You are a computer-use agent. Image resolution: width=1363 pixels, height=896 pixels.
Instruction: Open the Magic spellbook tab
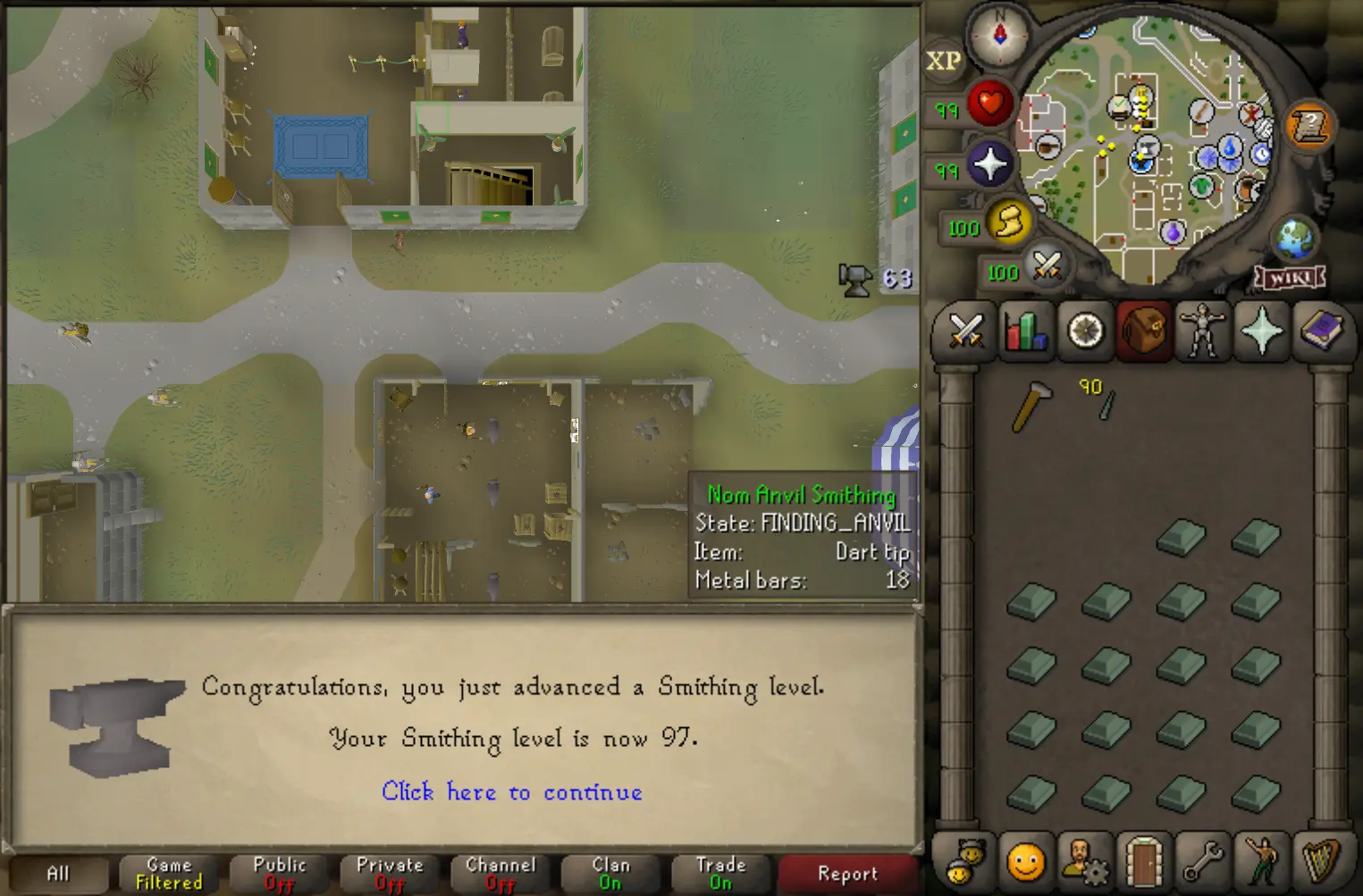click(1322, 332)
